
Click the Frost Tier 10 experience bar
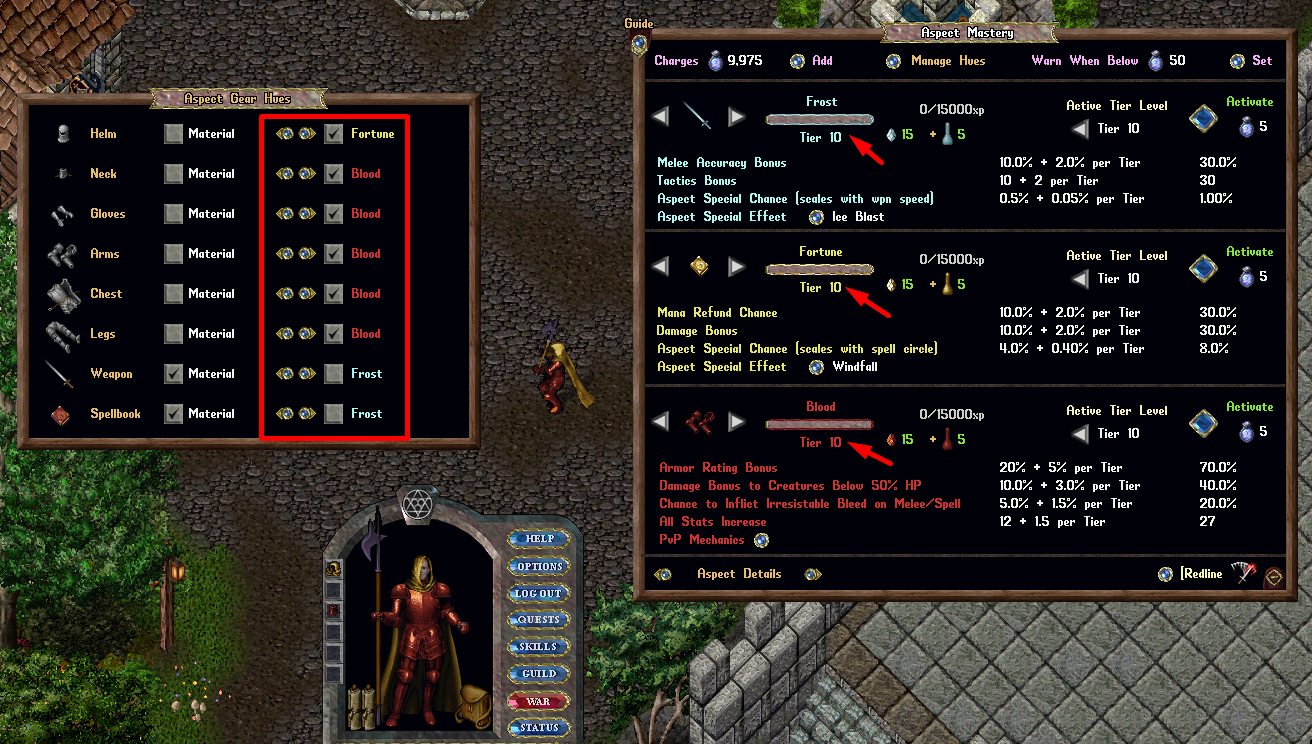(x=819, y=119)
